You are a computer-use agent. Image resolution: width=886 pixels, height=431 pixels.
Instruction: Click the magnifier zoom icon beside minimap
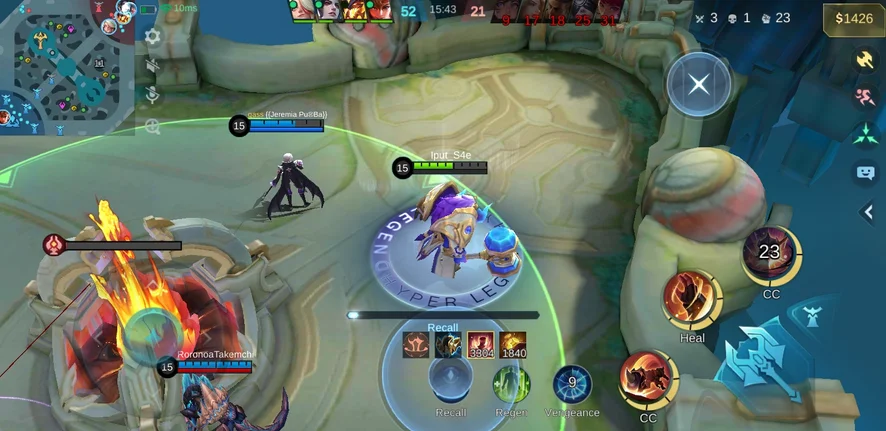[x=152, y=126]
